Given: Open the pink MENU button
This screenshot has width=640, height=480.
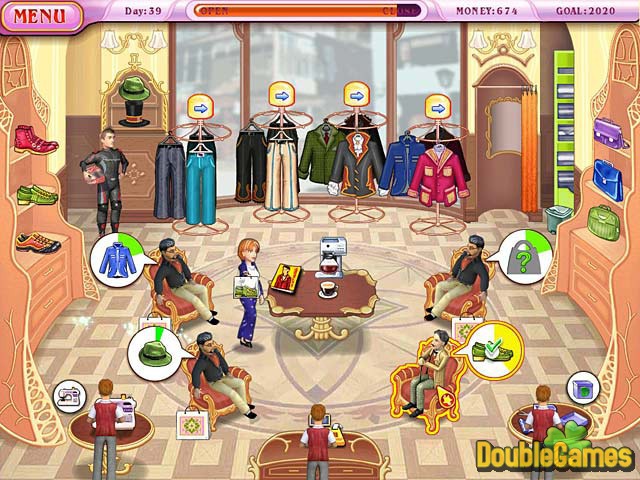Looking at the screenshot, I should tap(40, 15).
